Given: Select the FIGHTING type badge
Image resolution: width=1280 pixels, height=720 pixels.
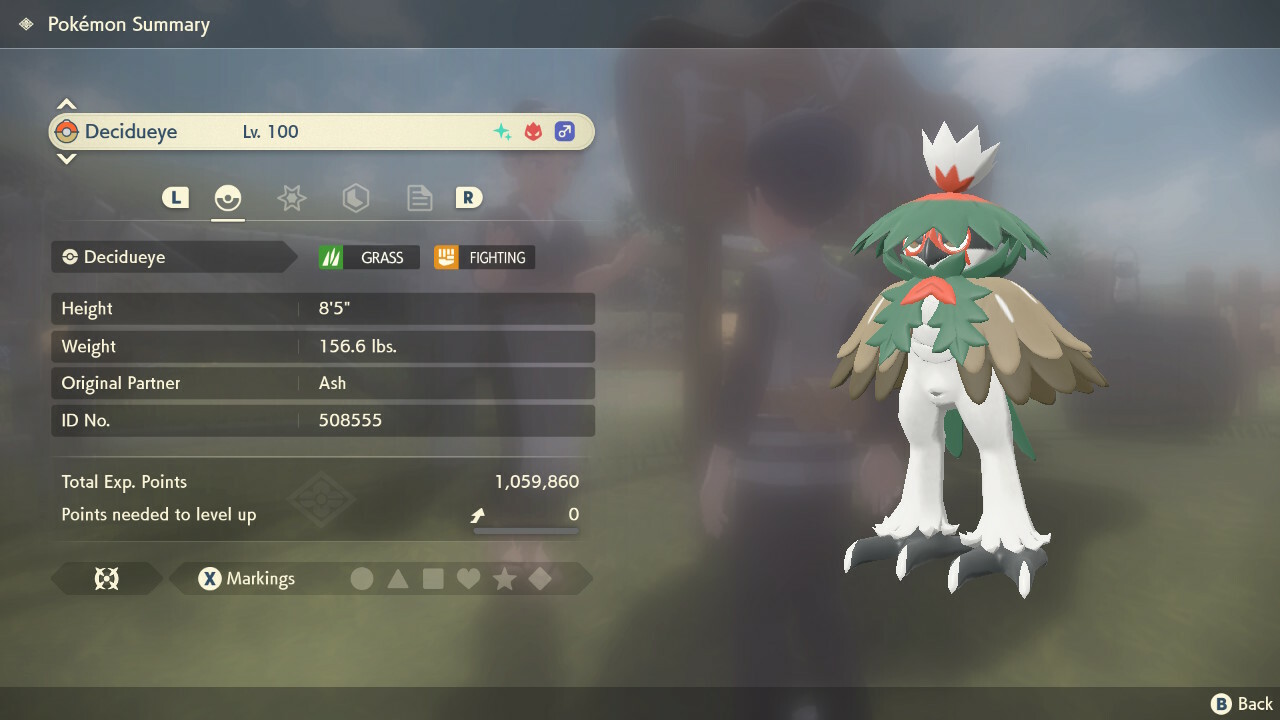Looking at the screenshot, I should point(483,257).
